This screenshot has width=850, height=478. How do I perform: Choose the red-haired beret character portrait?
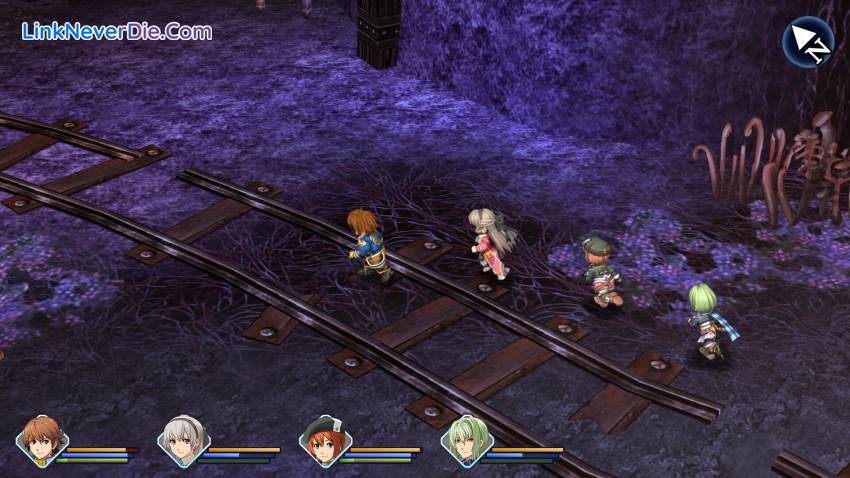coord(325,441)
